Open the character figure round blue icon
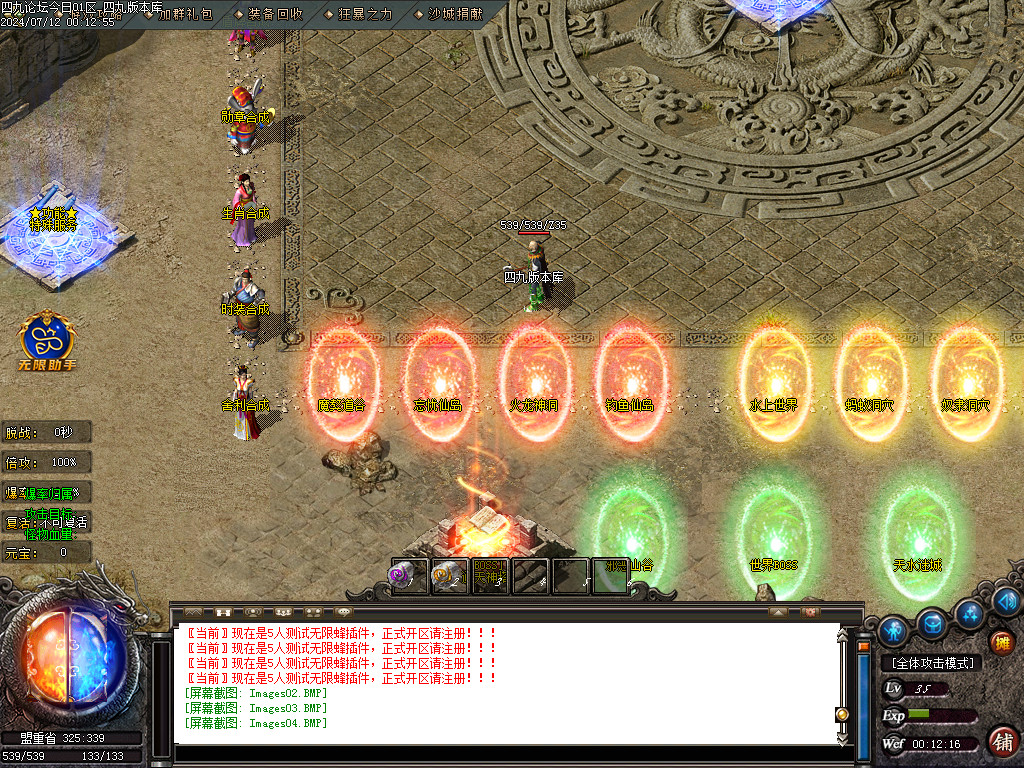 click(x=893, y=630)
